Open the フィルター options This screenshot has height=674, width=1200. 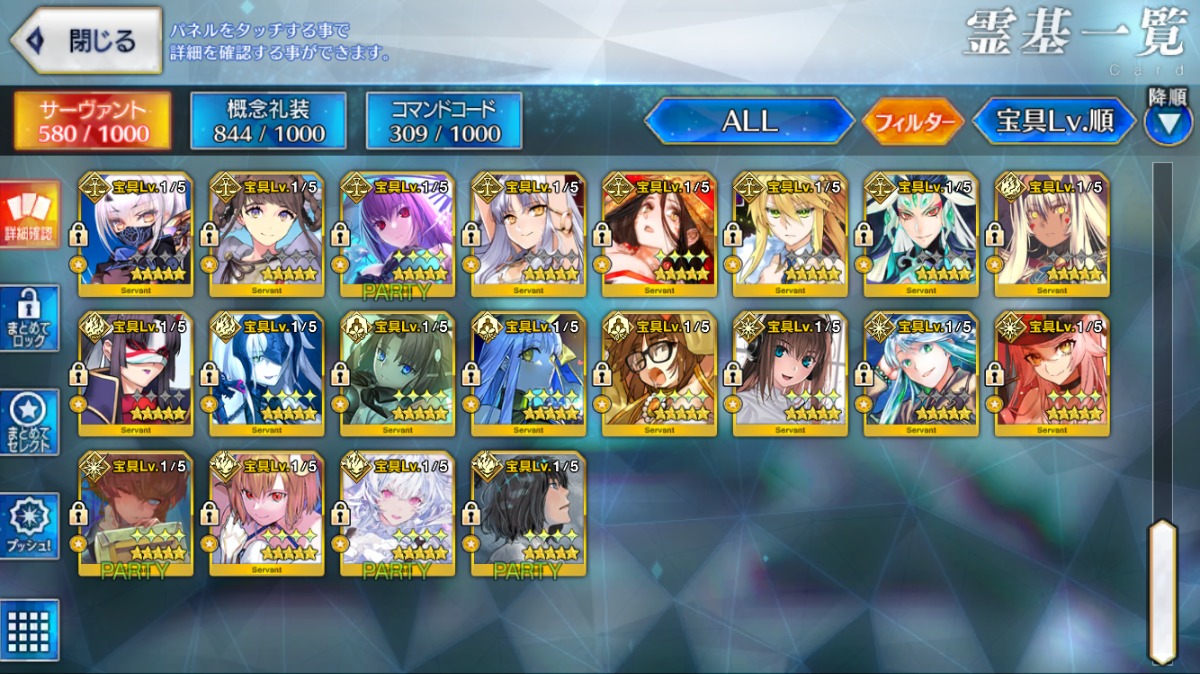click(912, 122)
